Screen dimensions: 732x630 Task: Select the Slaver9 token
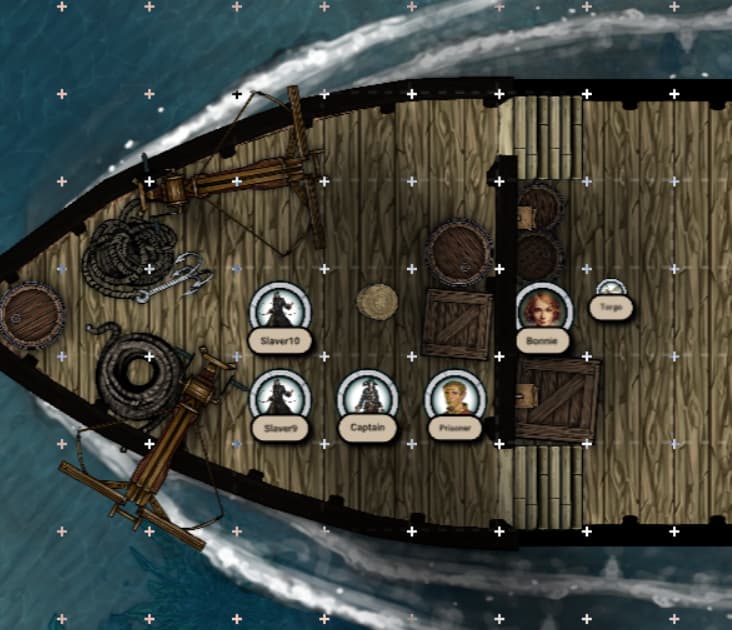tap(280, 396)
